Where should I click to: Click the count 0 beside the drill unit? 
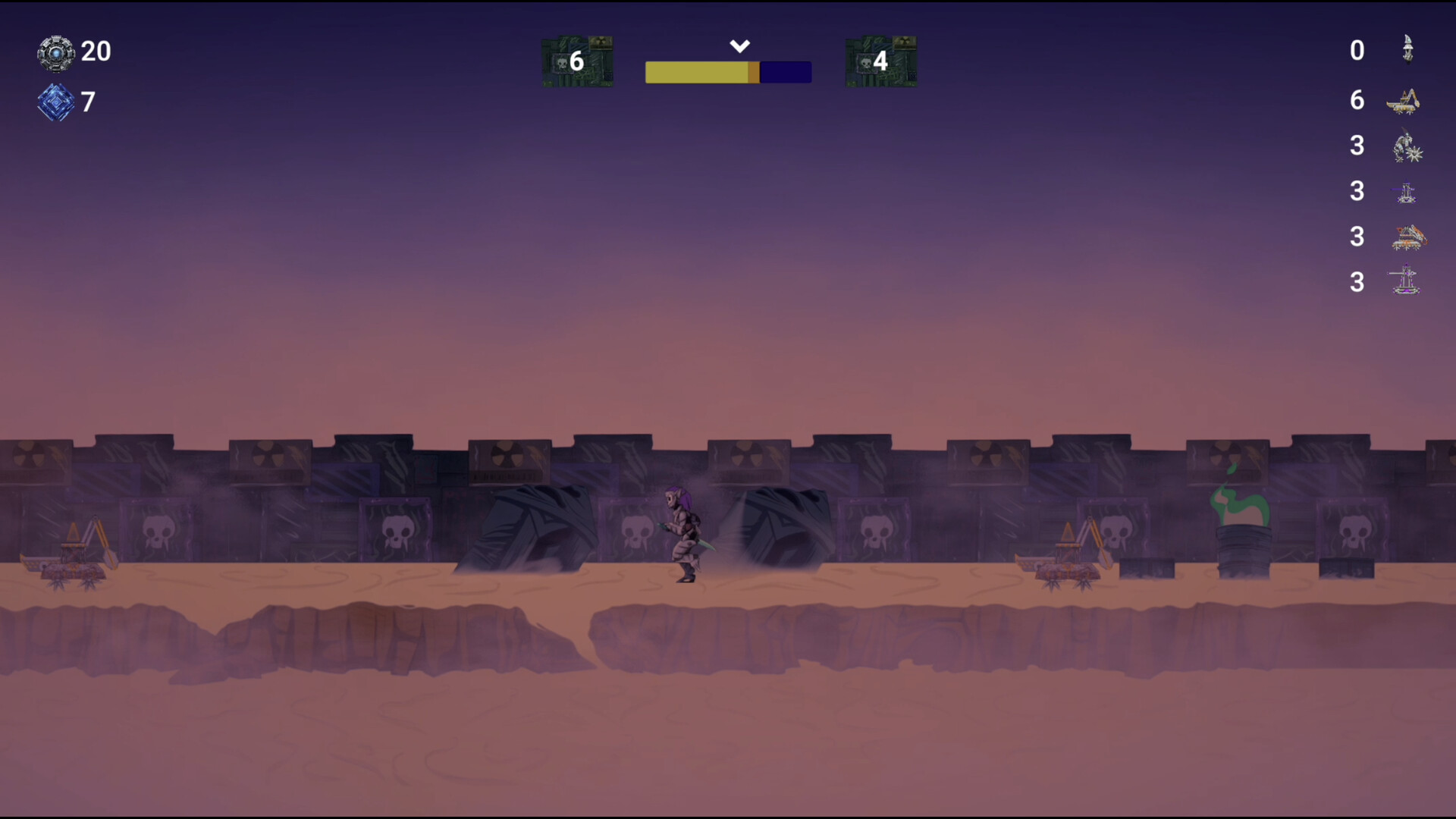[1357, 49]
